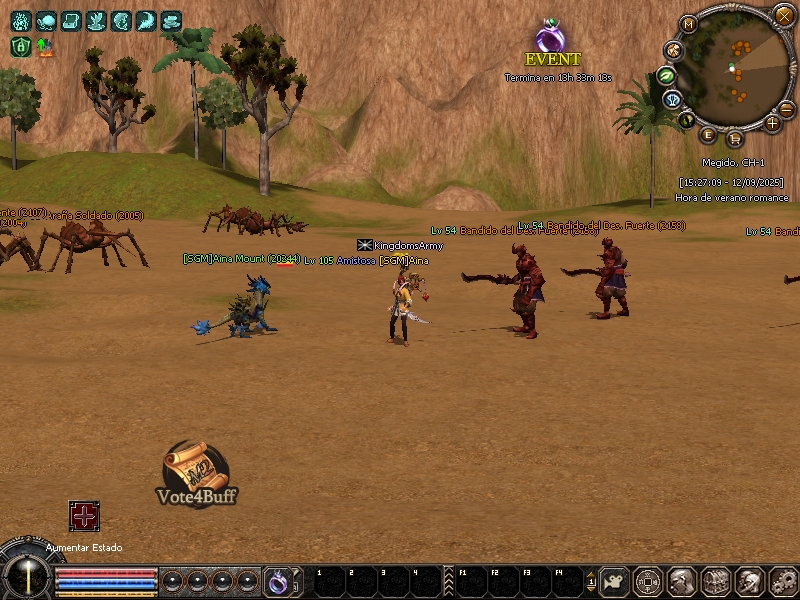Click the green leaf icon beside the minimap
This screenshot has height=600, width=800.
pos(667,75)
